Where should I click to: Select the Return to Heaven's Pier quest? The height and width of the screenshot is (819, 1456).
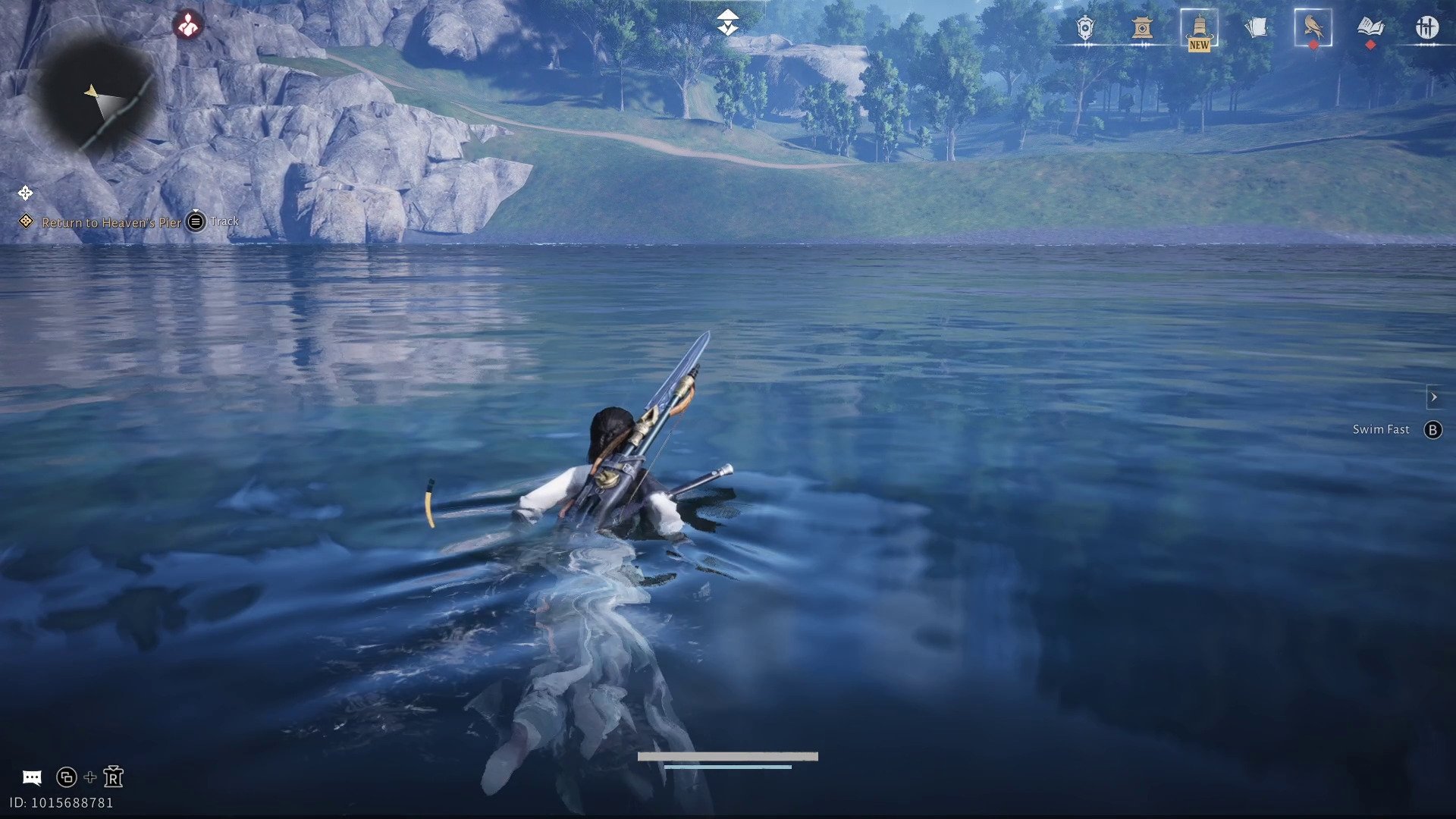[111, 222]
